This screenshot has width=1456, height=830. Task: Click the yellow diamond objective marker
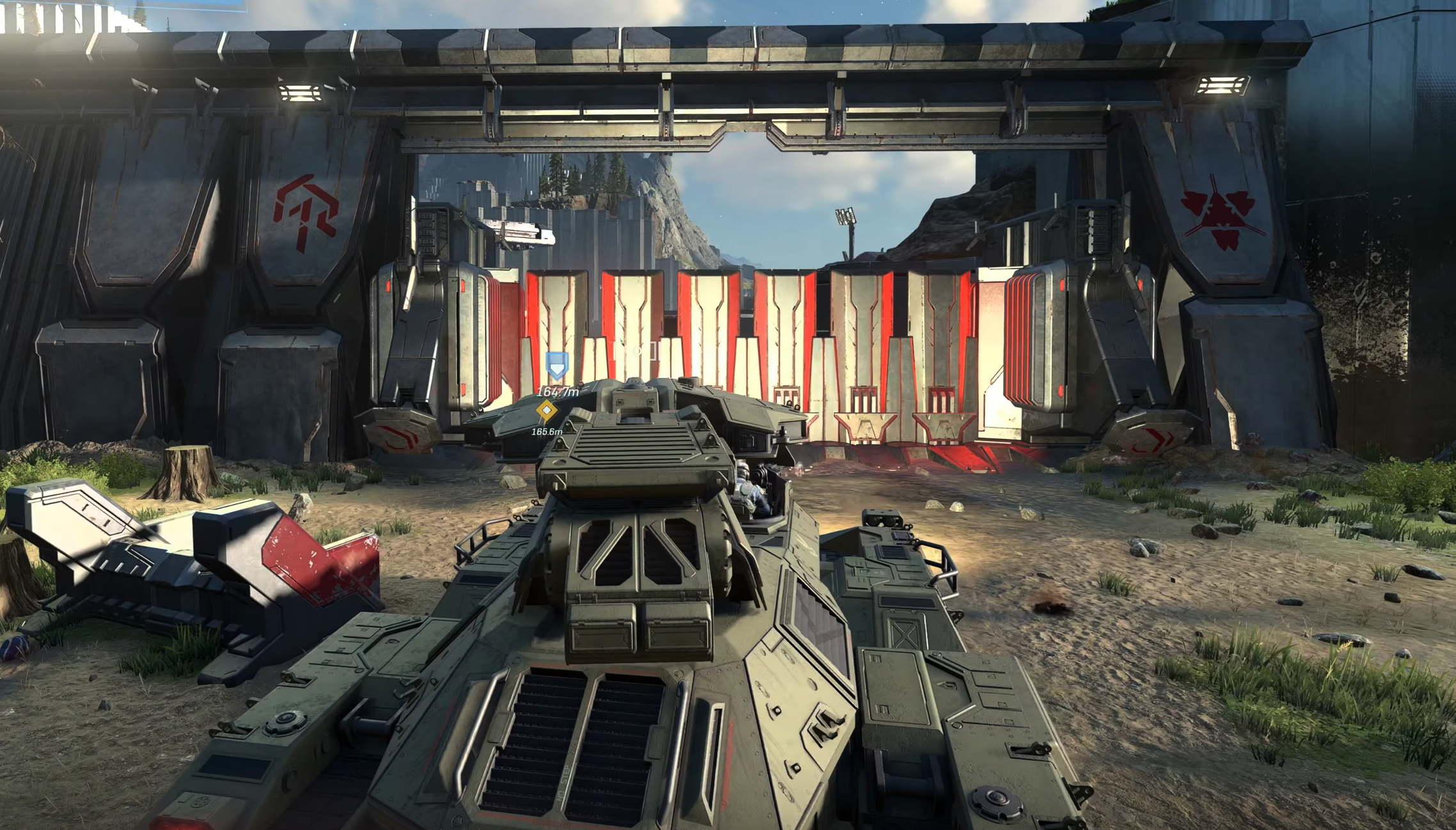click(546, 410)
